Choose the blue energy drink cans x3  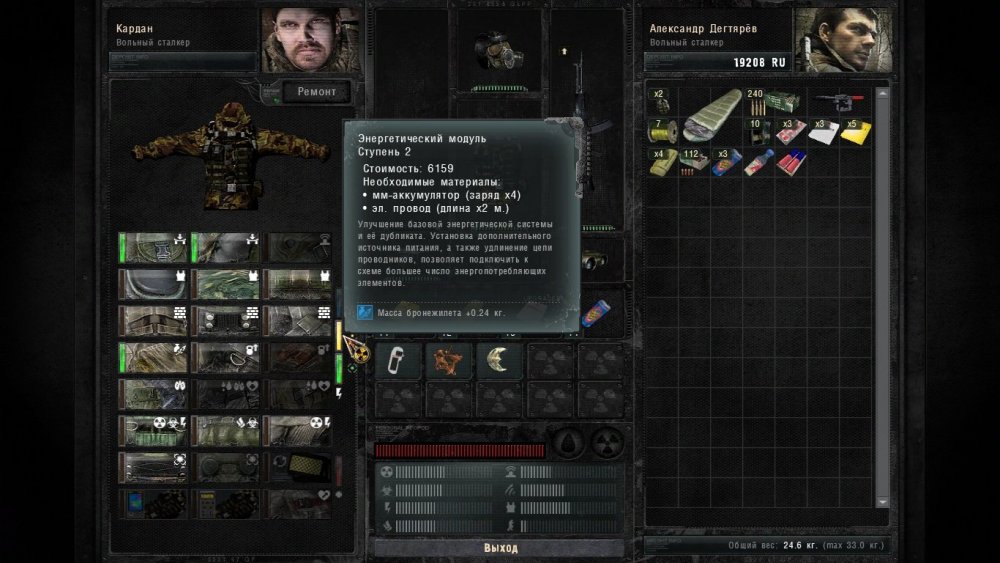pos(726,161)
